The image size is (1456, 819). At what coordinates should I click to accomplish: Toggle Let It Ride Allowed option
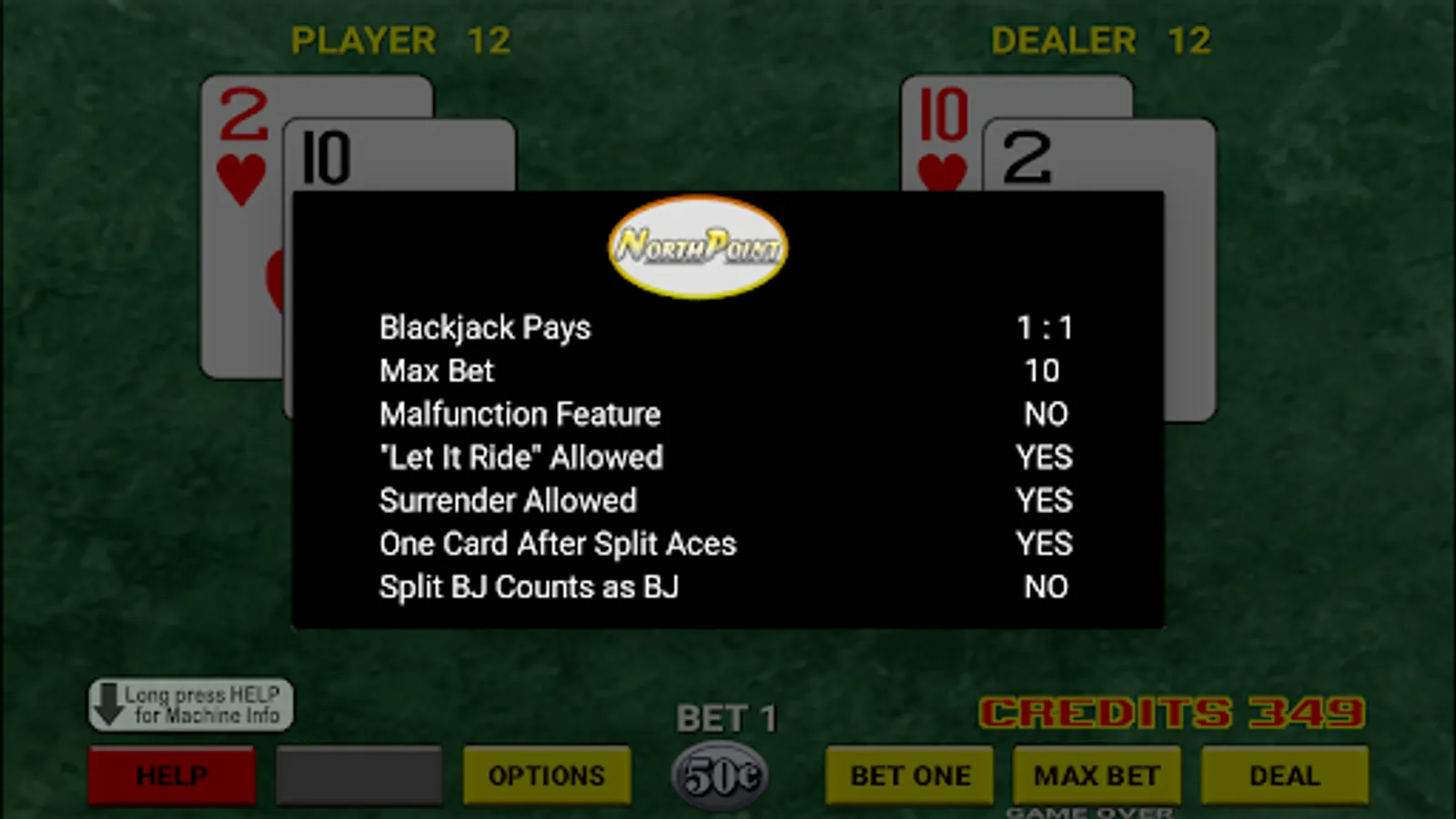tap(521, 458)
